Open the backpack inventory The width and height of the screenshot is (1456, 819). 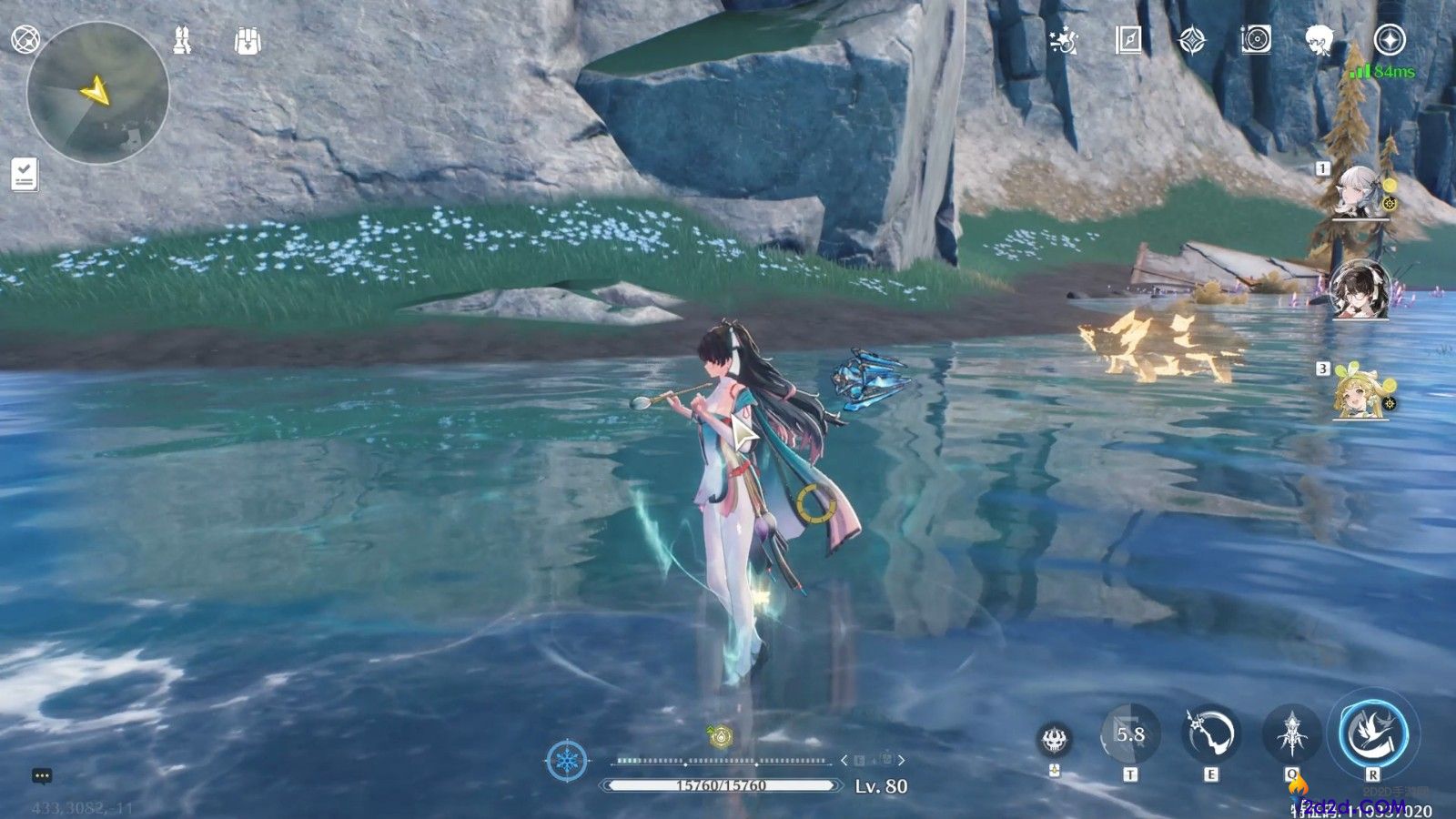247,40
